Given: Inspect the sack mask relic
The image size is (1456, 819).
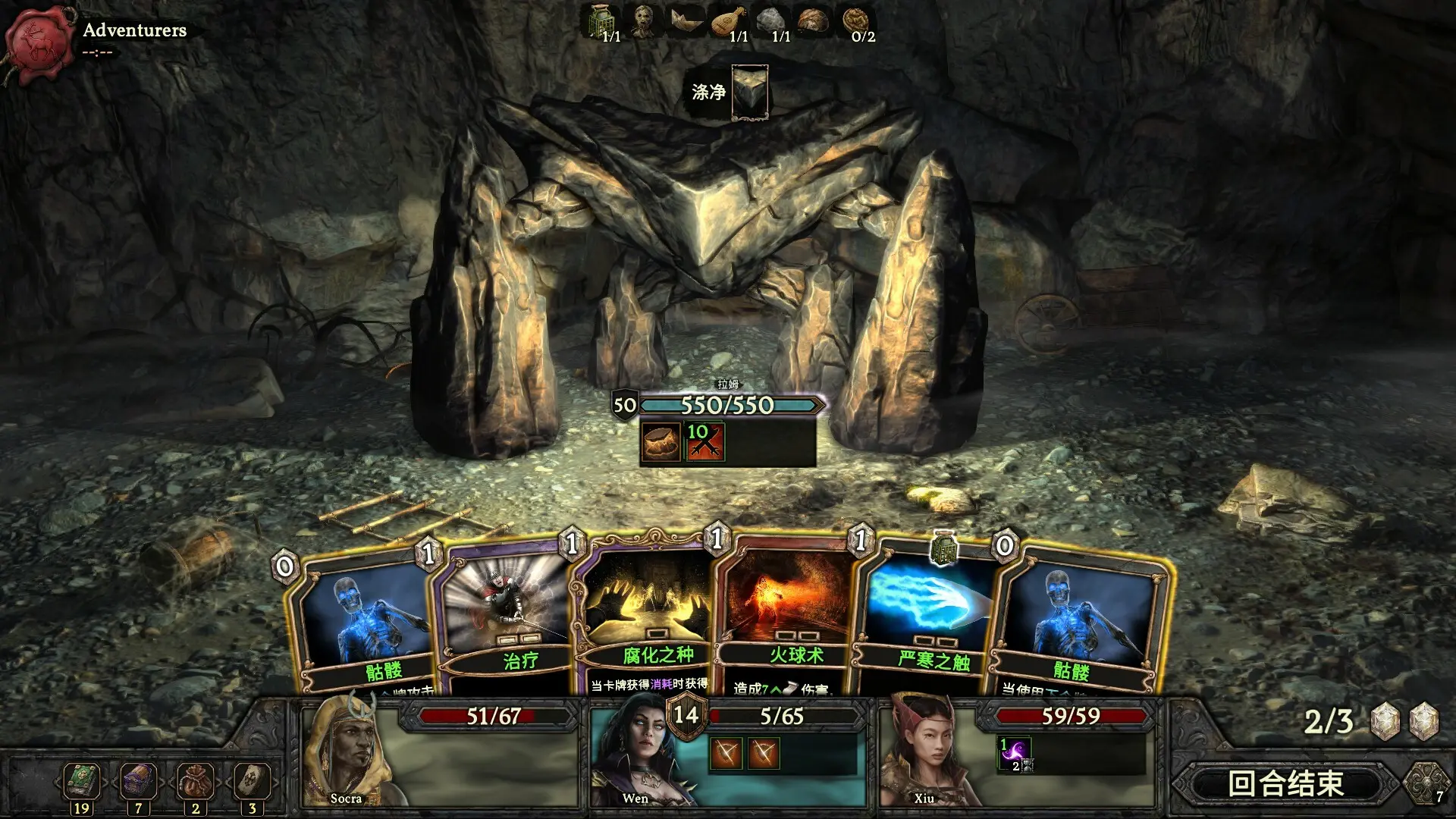Looking at the screenshot, I should click(x=644, y=20).
